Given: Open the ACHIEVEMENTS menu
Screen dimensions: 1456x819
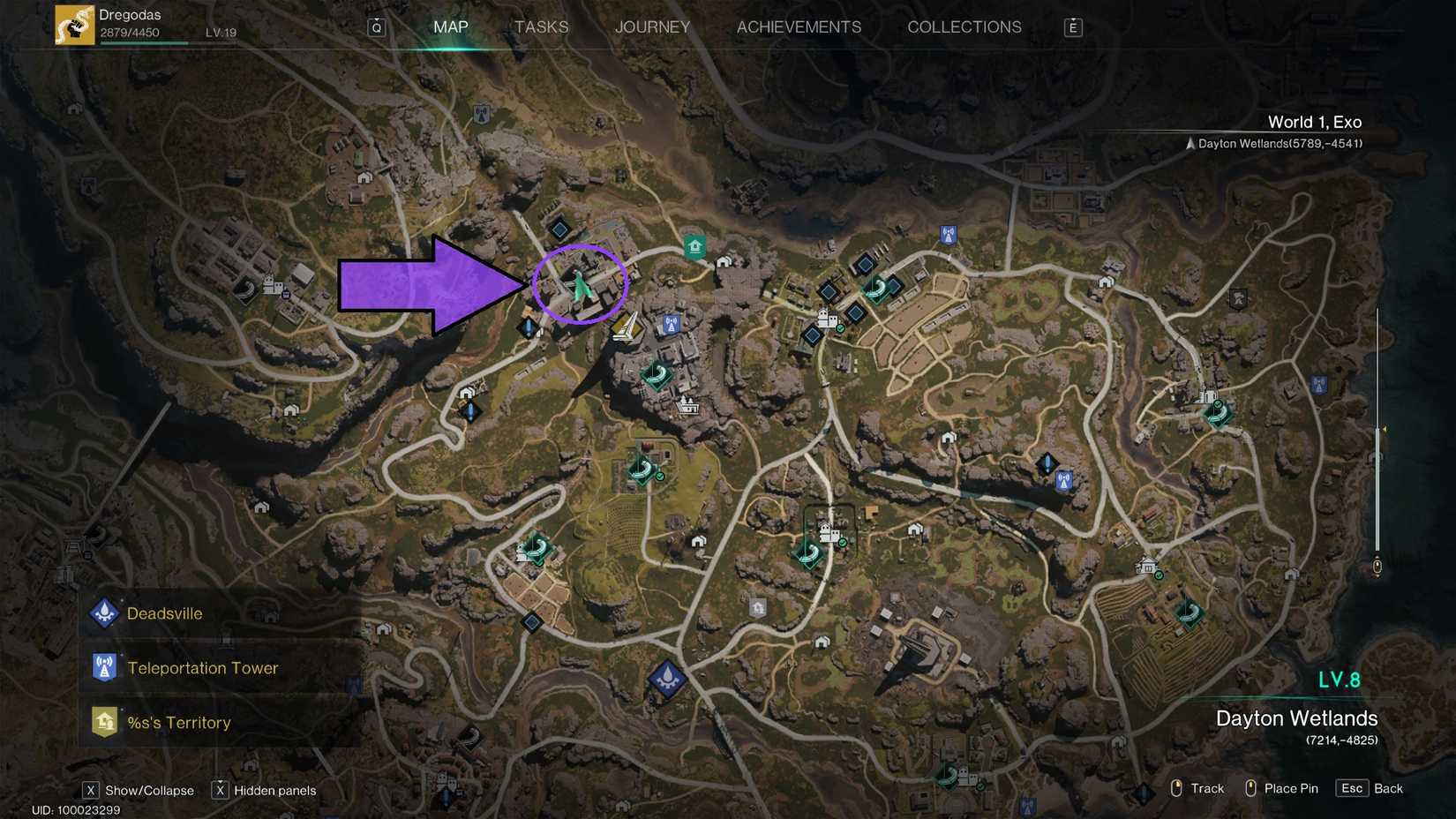Looking at the screenshot, I should 799,26.
